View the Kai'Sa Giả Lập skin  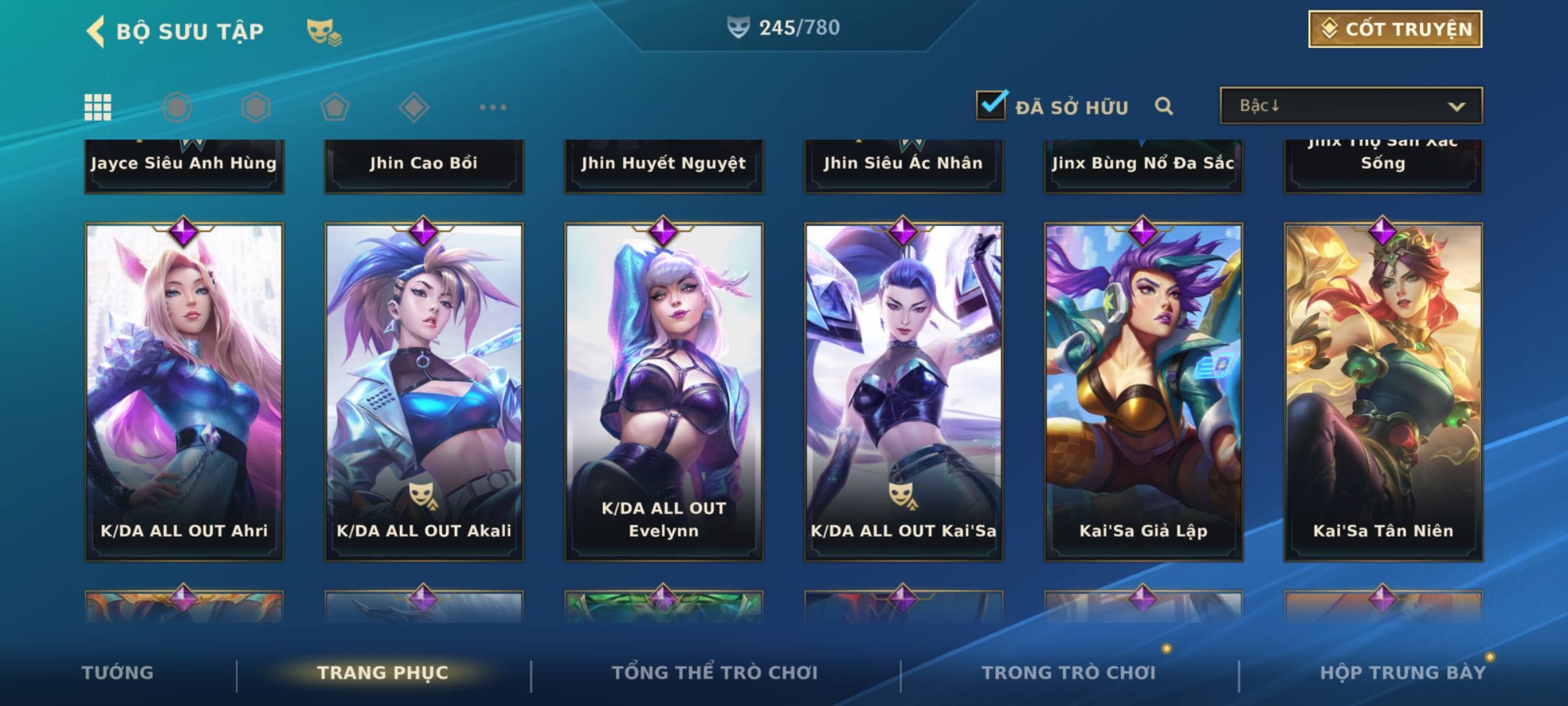click(x=1143, y=392)
